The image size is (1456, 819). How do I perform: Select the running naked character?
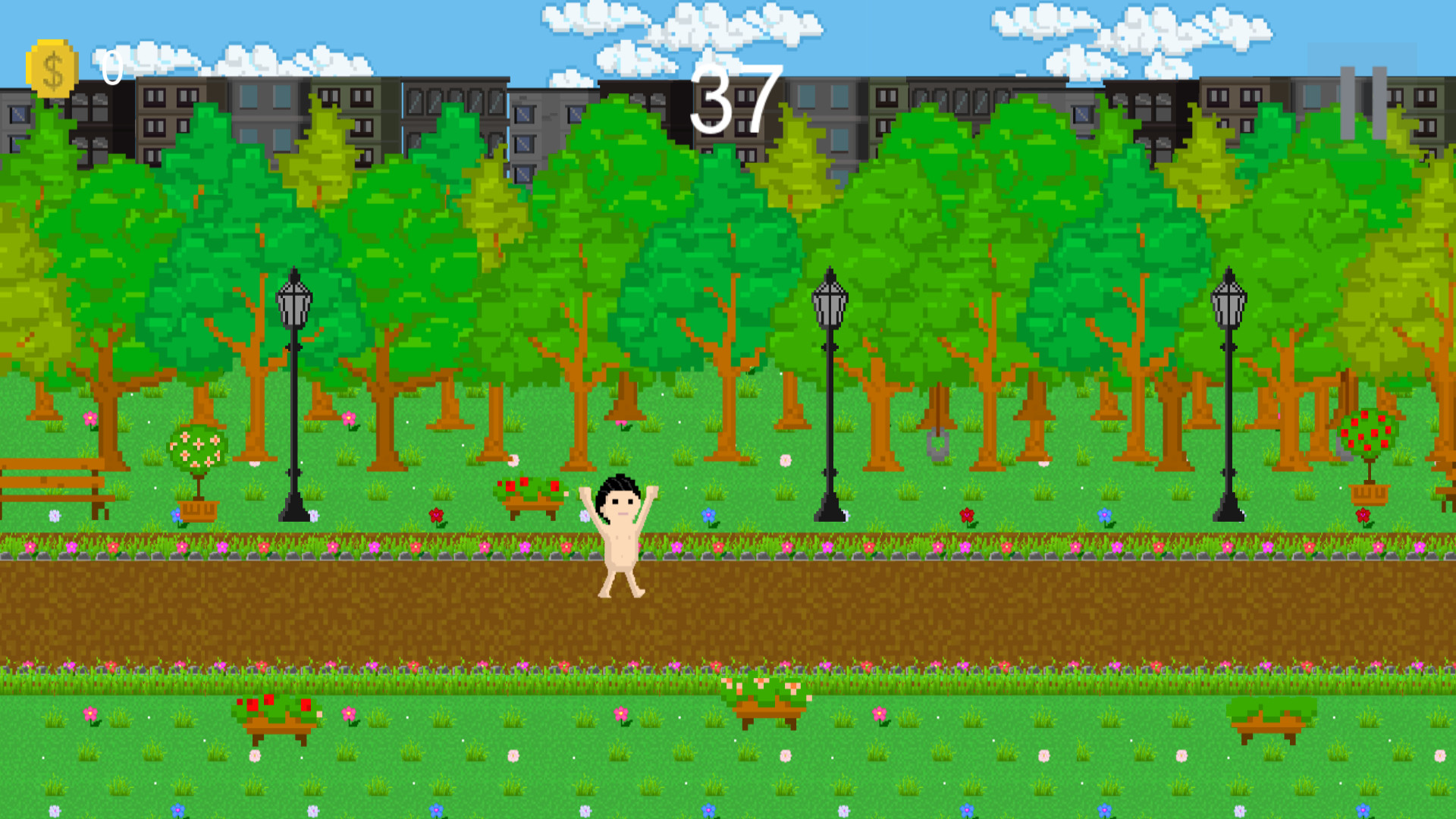(x=620, y=531)
